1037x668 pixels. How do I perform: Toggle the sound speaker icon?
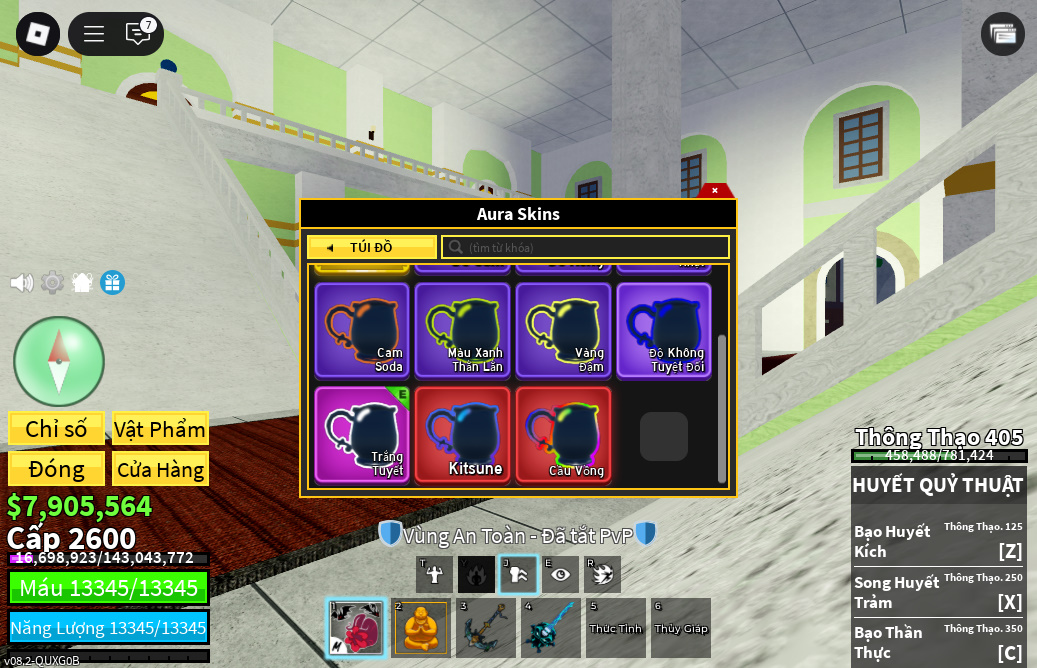point(21,283)
